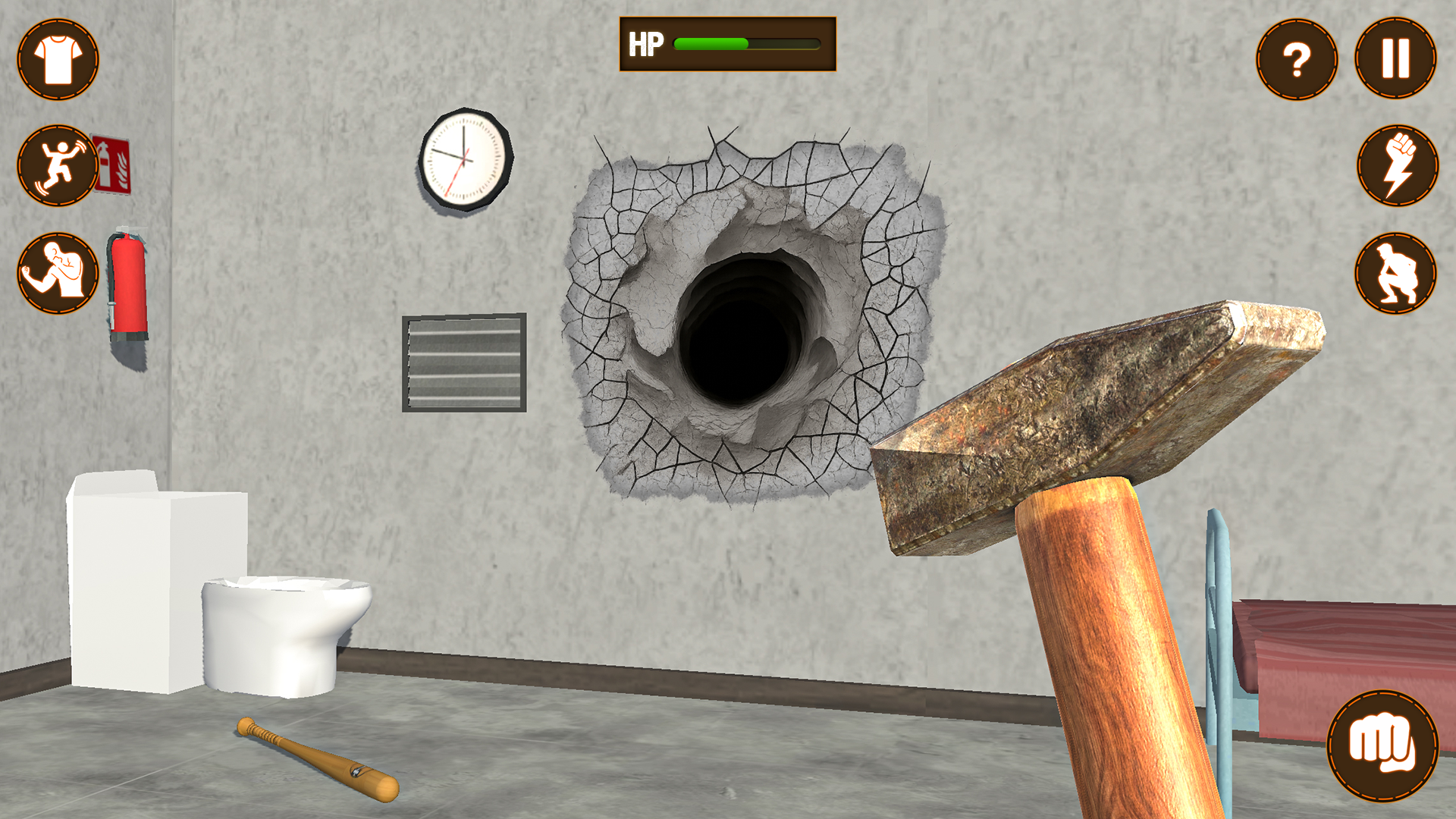The width and height of the screenshot is (1456, 819).
Task: Open the help question mark icon
Action: [x=1298, y=60]
